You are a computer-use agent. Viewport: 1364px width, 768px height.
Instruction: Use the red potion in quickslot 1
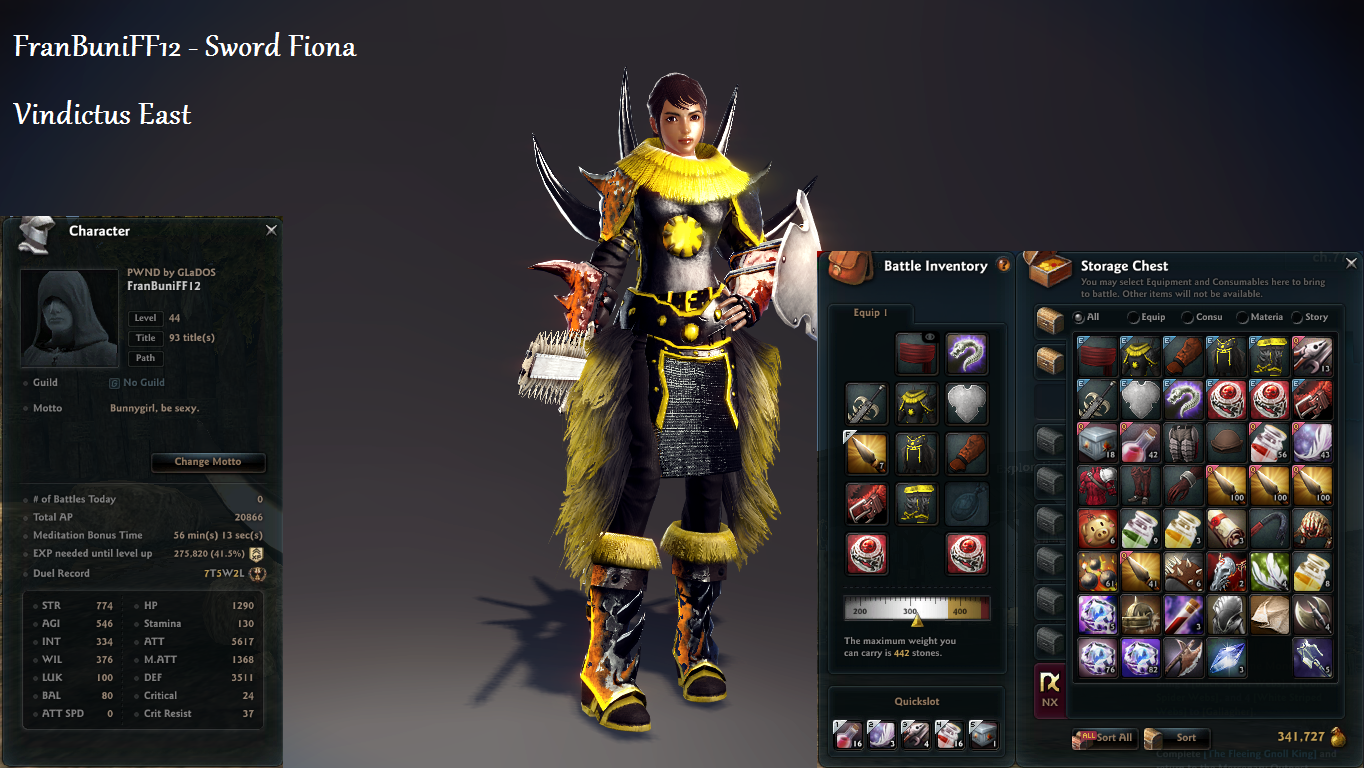(847, 735)
